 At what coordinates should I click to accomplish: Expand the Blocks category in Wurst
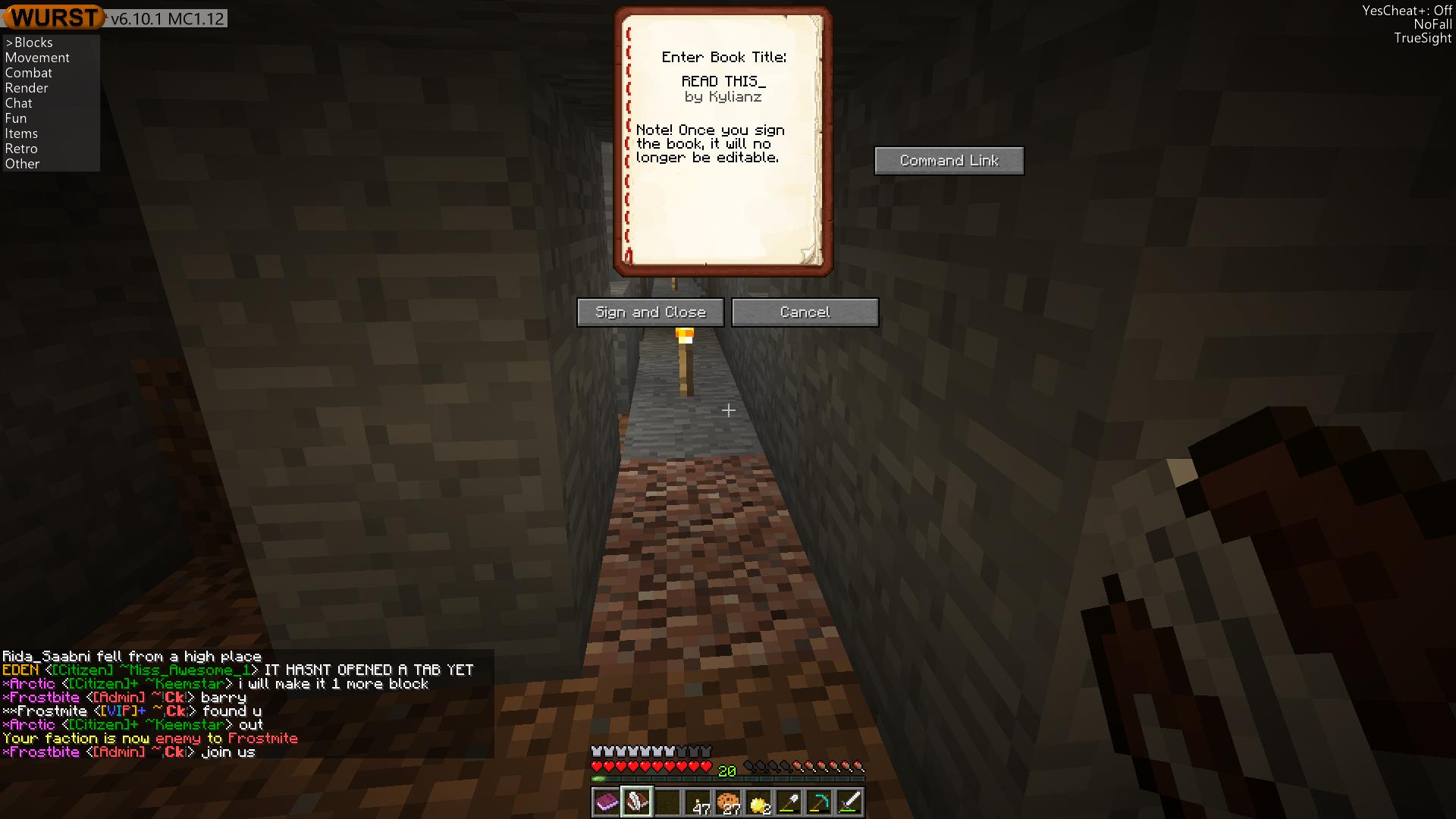pyautogui.click(x=33, y=42)
